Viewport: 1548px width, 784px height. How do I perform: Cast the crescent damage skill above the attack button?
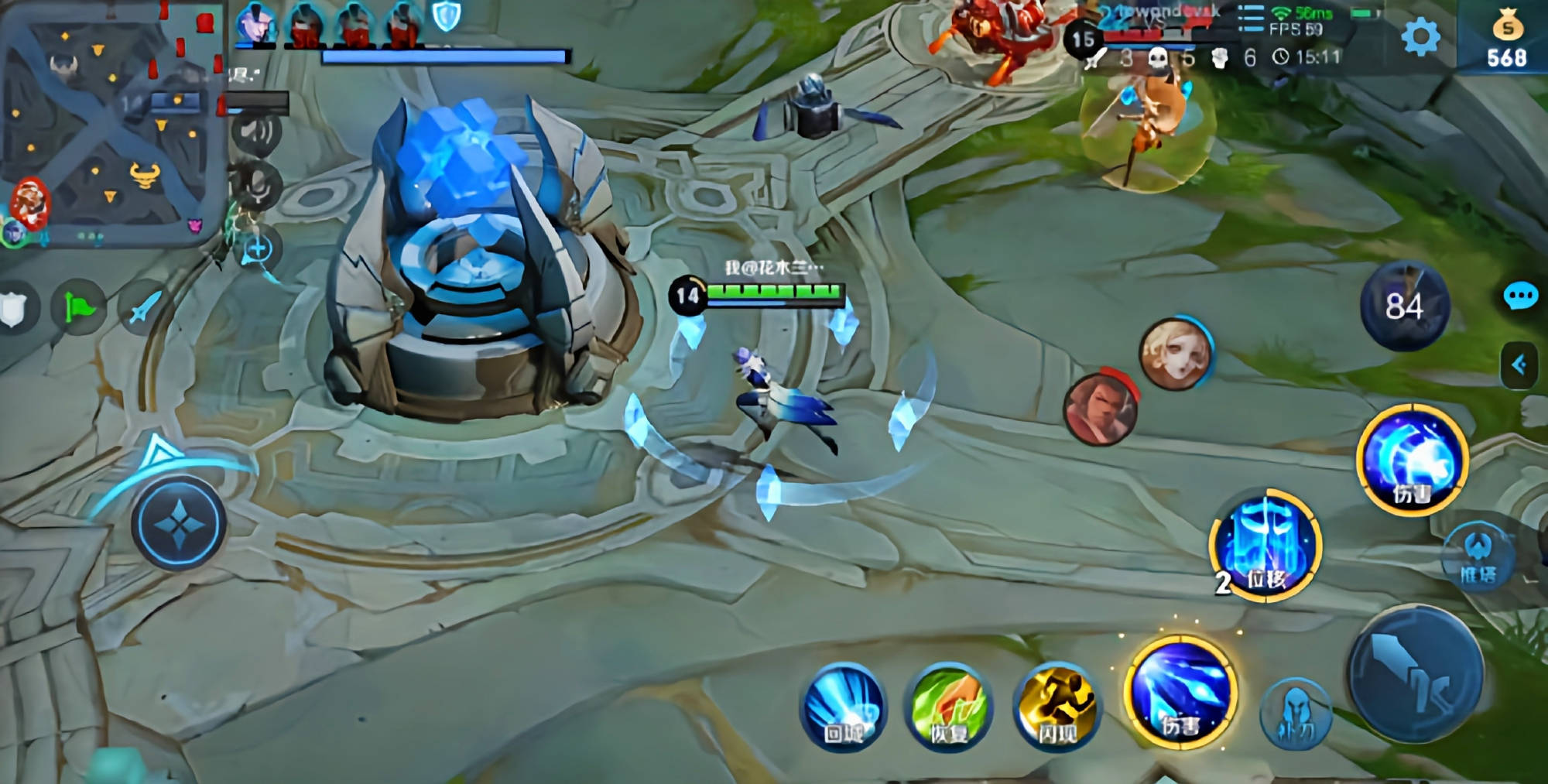pos(1413,460)
